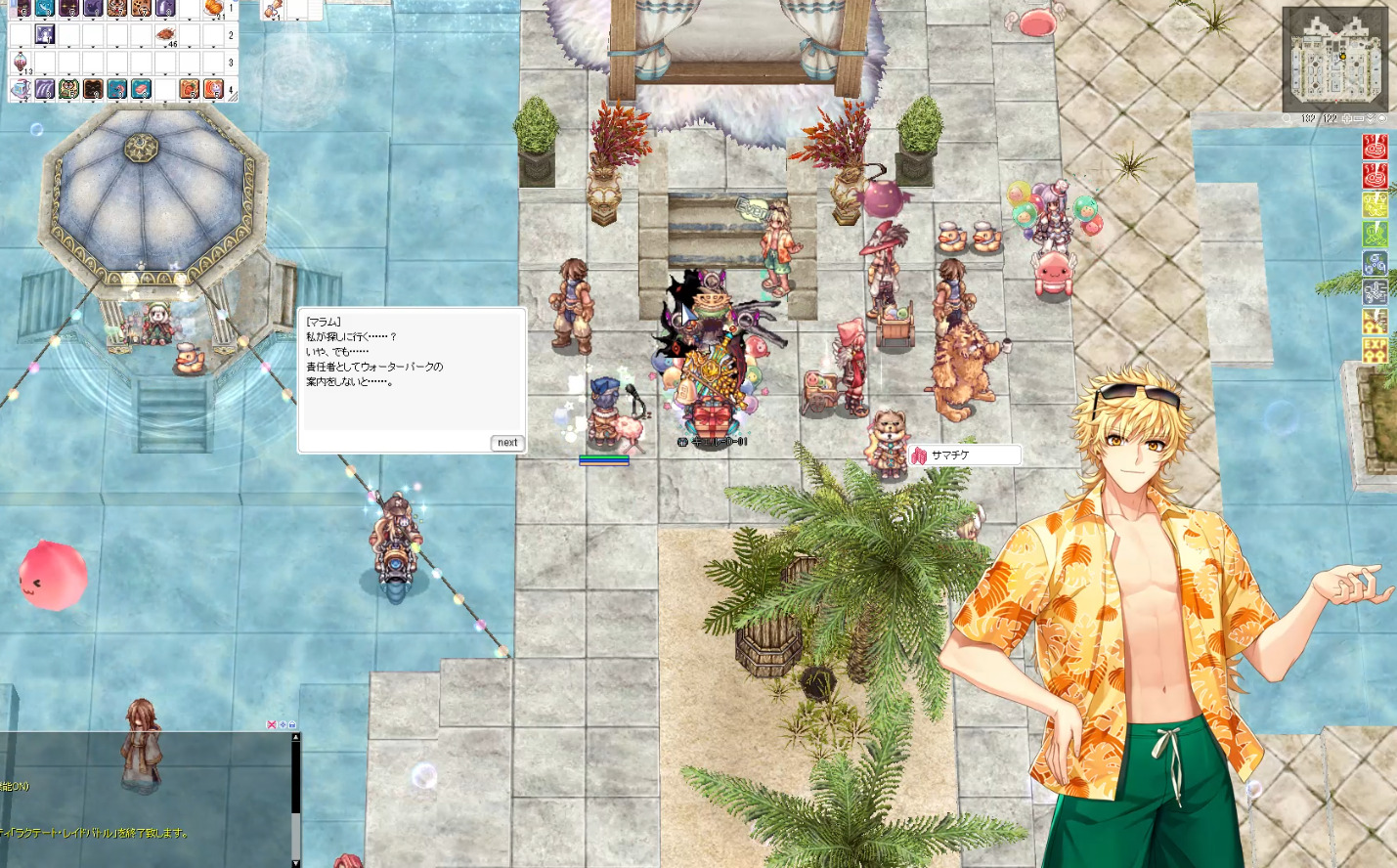
Task: Zoom in the minimap with the plus button
Action: coord(1347,119)
